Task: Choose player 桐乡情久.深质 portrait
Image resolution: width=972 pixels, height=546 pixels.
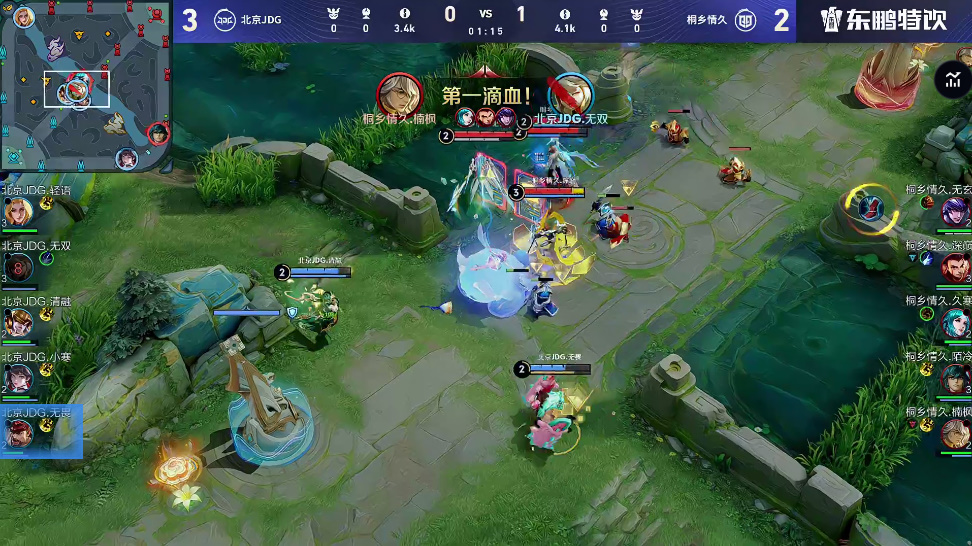Action: click(955, 267)
